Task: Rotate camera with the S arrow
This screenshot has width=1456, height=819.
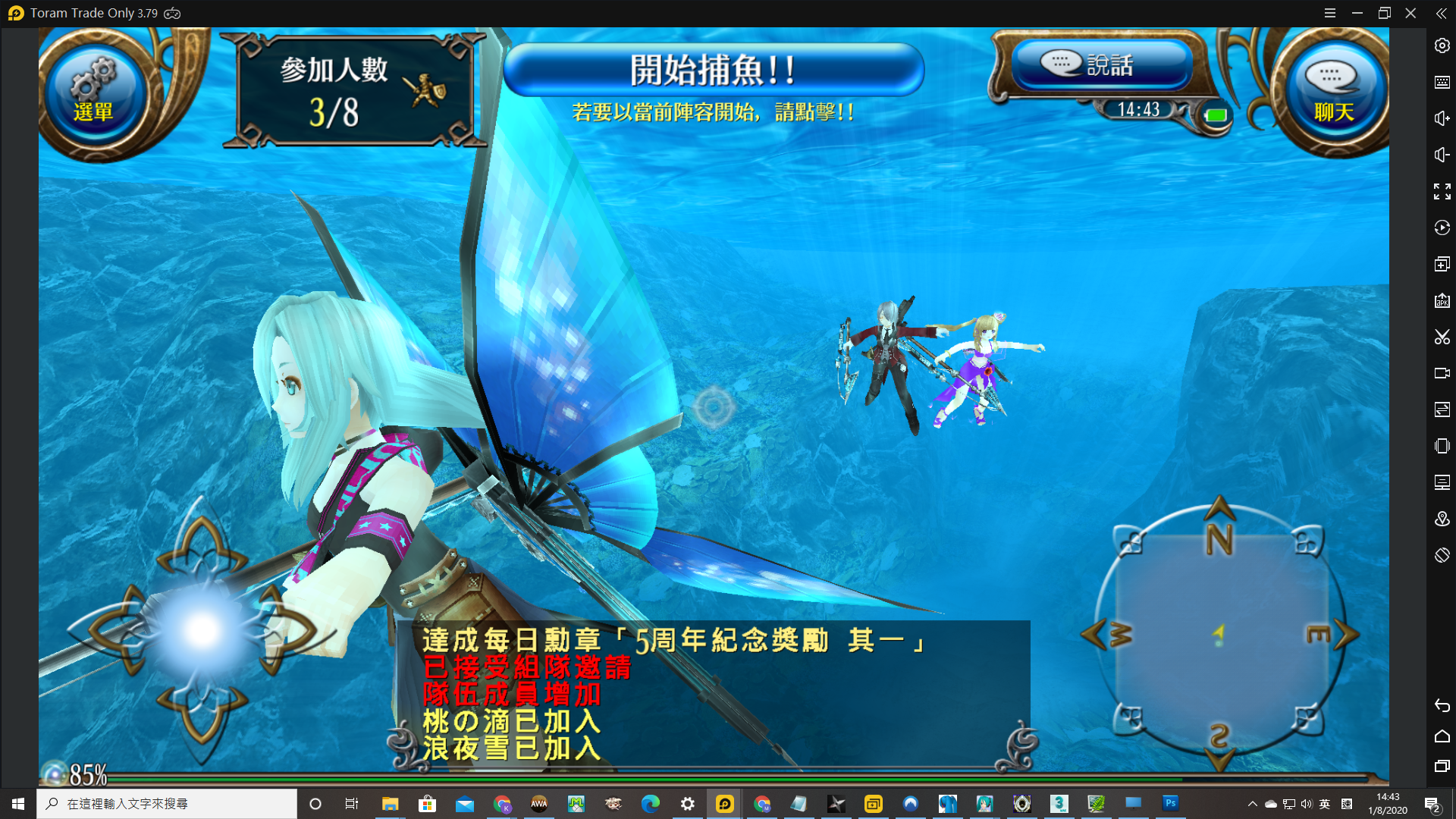Action: click(1219, 757)
